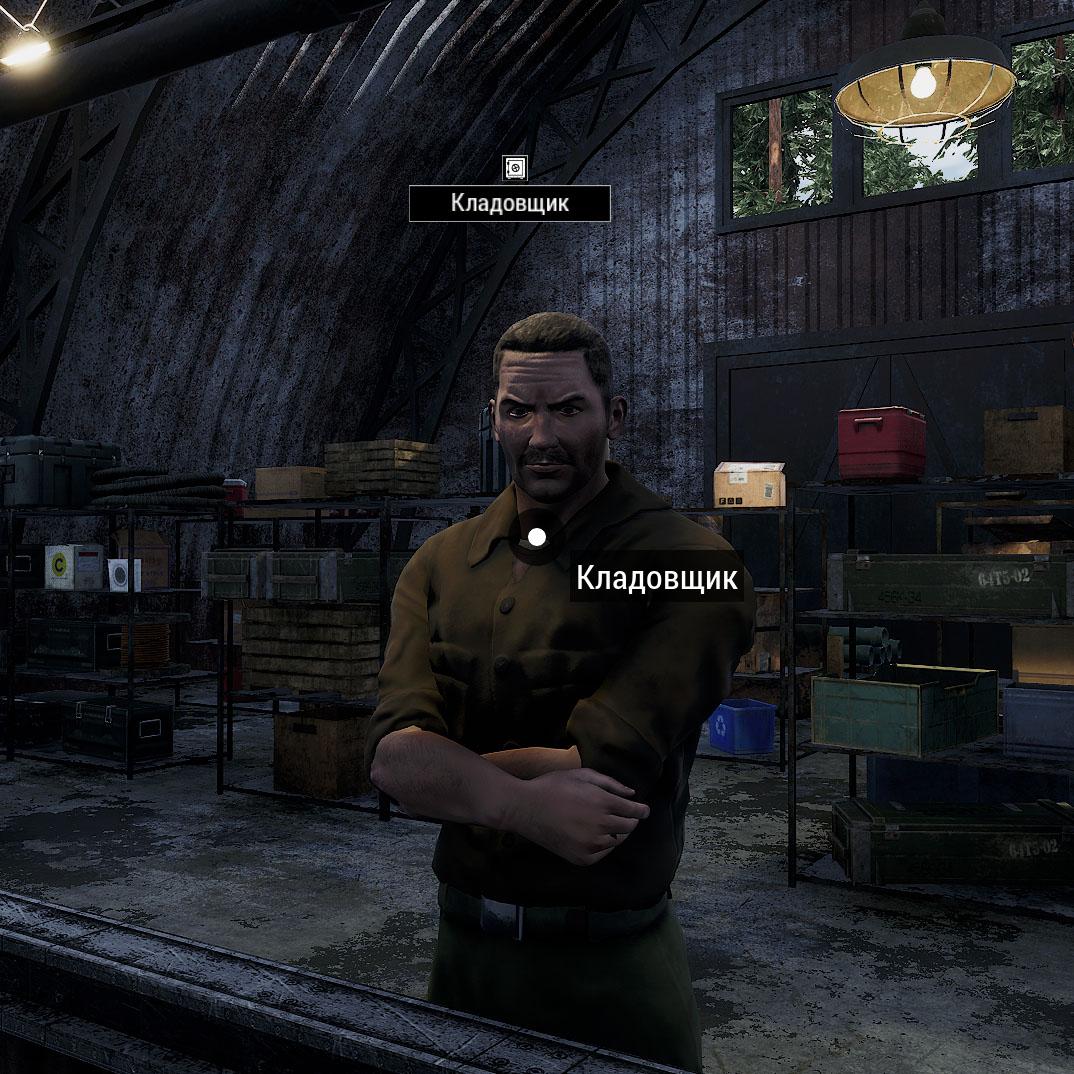Image resolution: width=1074 pixels, height=1074 pixels.
Task: Choose the Кладовщик interaction label beside the crosshair dot
Action: tap(657, 578)
